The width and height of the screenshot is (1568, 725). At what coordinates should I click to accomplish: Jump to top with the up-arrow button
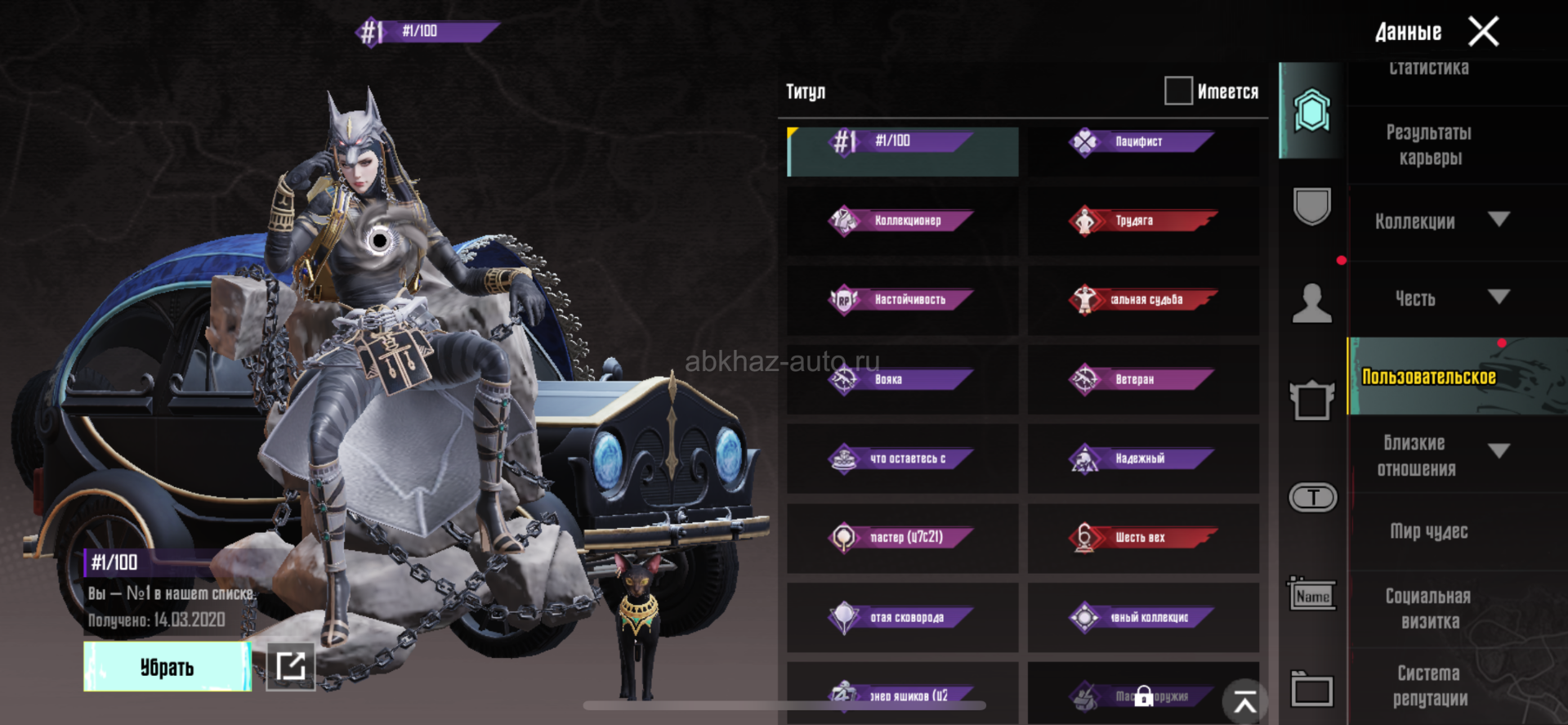click(1244, 701)
